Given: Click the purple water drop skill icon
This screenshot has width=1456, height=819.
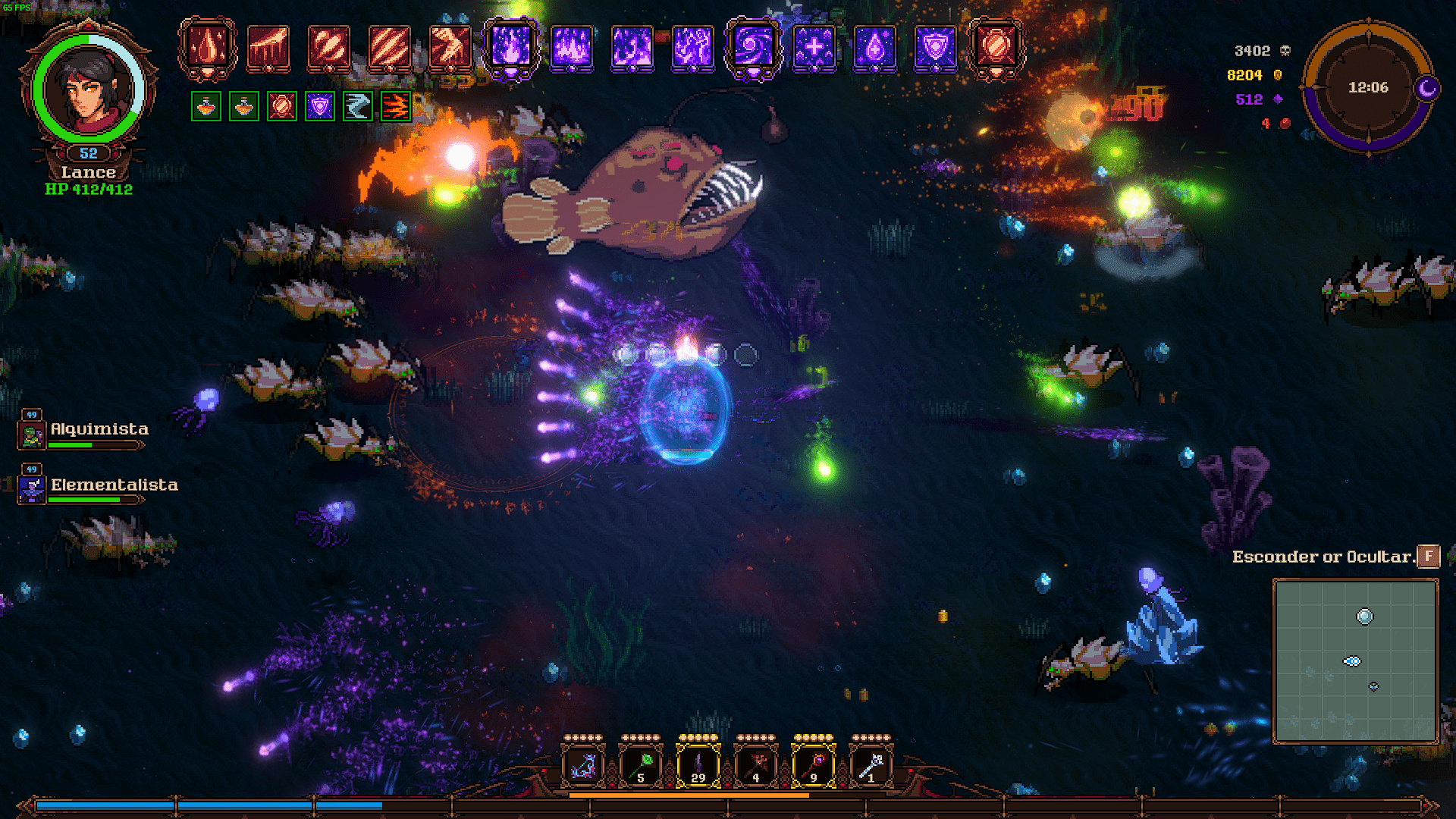Looking at the screenshot, I should pos(874,48).
